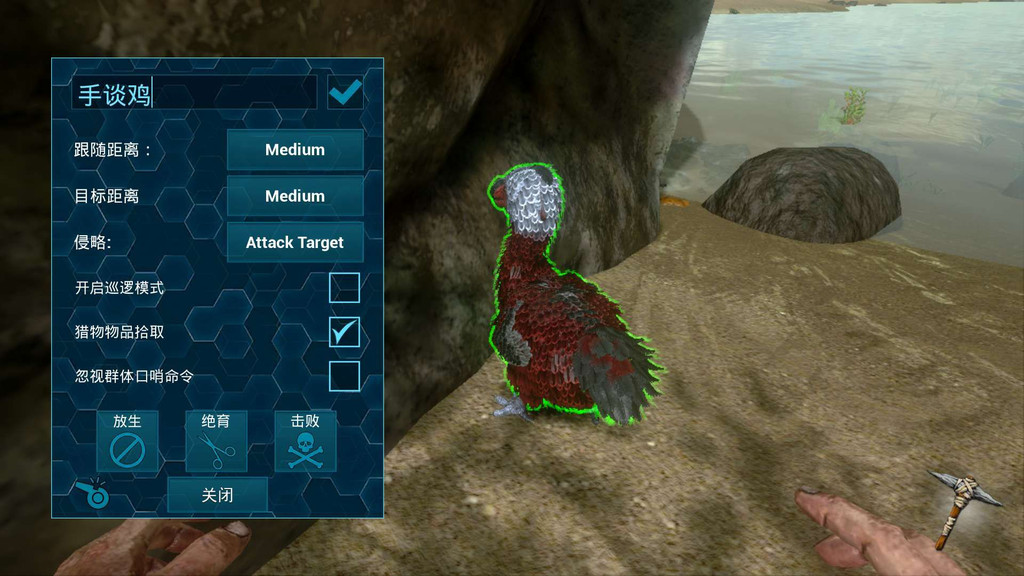Enable the patrol mode checkbox

click(x=345, y=288)
